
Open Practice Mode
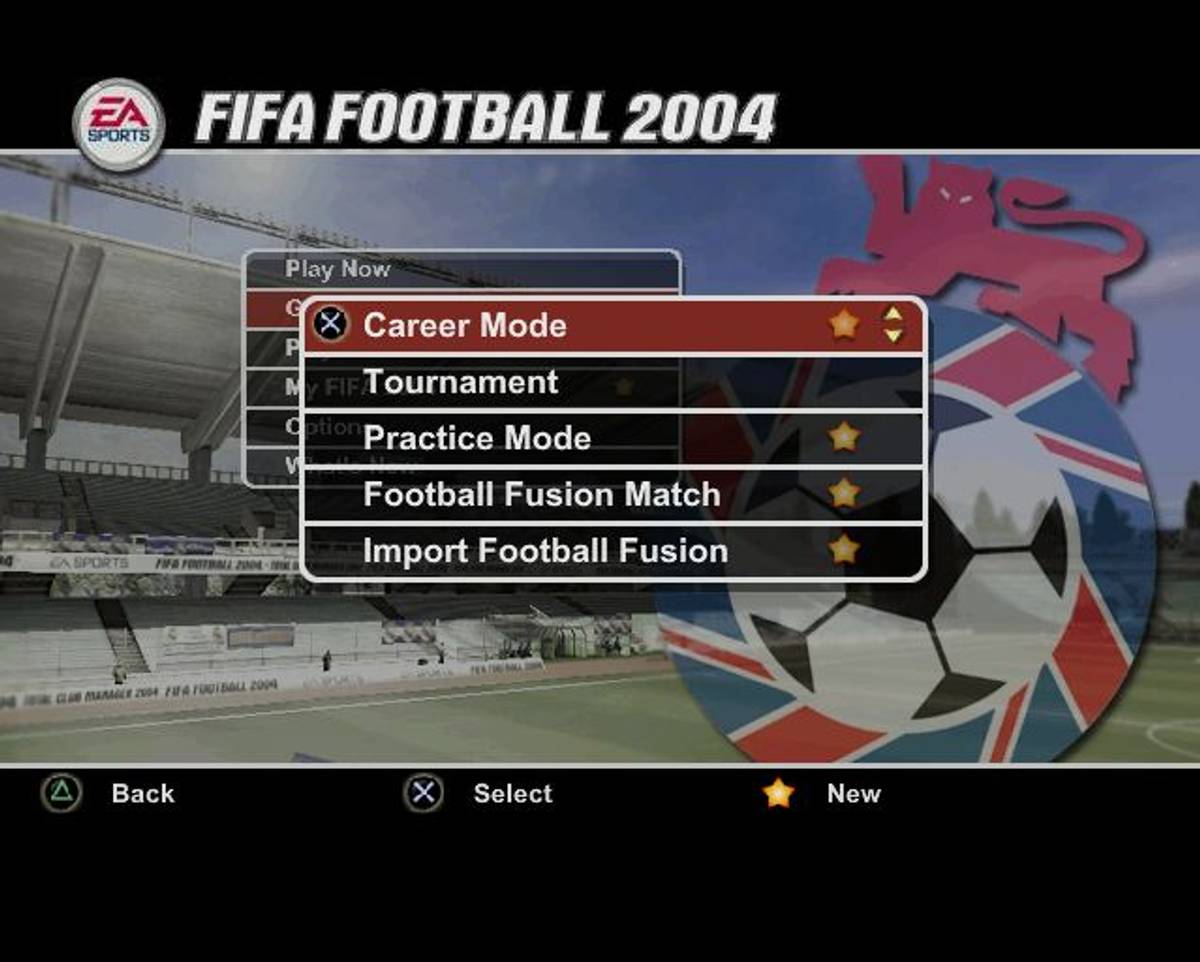(x=477, y=439)
